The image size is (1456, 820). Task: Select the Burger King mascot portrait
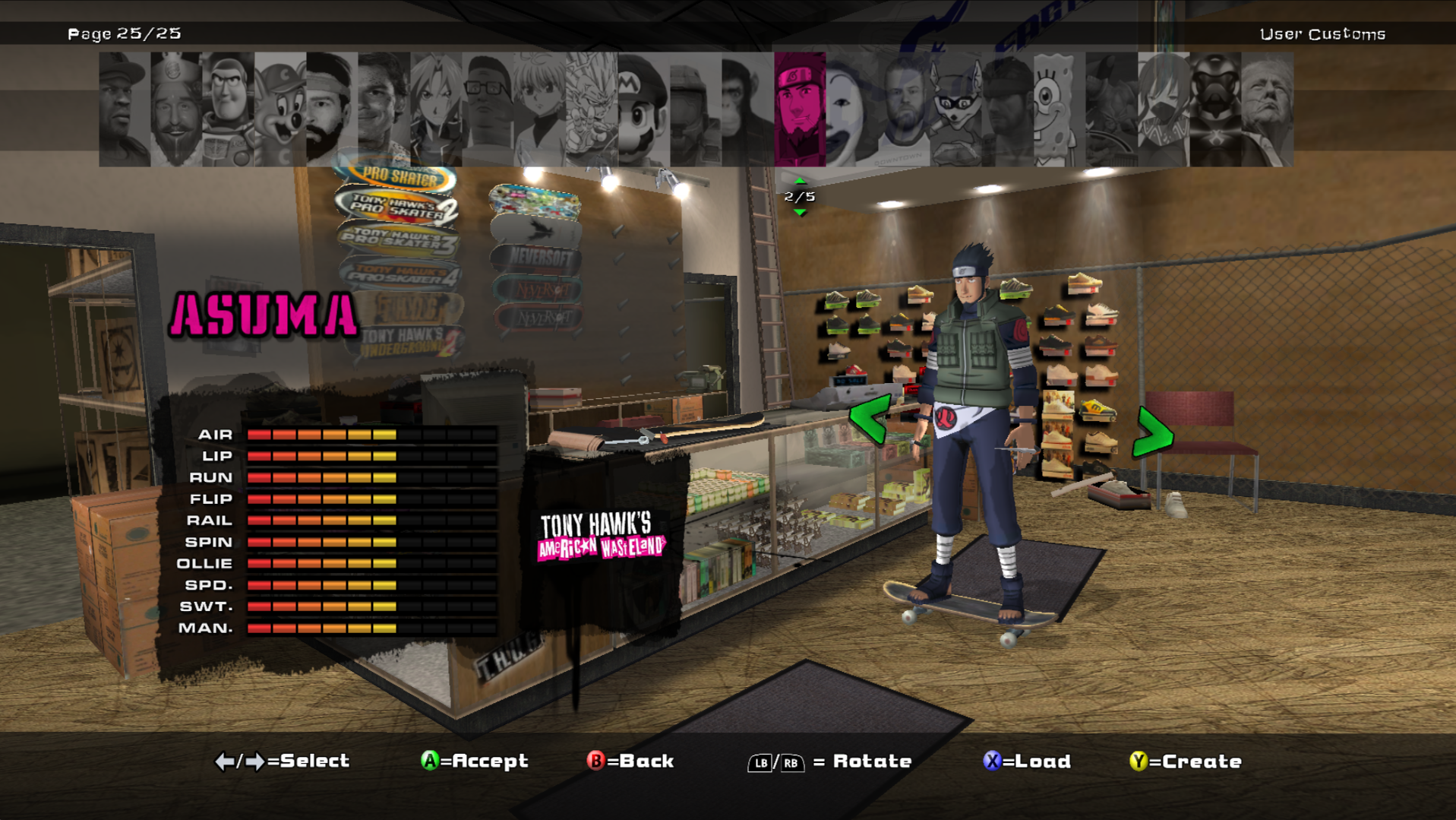(x=176, y=109)
